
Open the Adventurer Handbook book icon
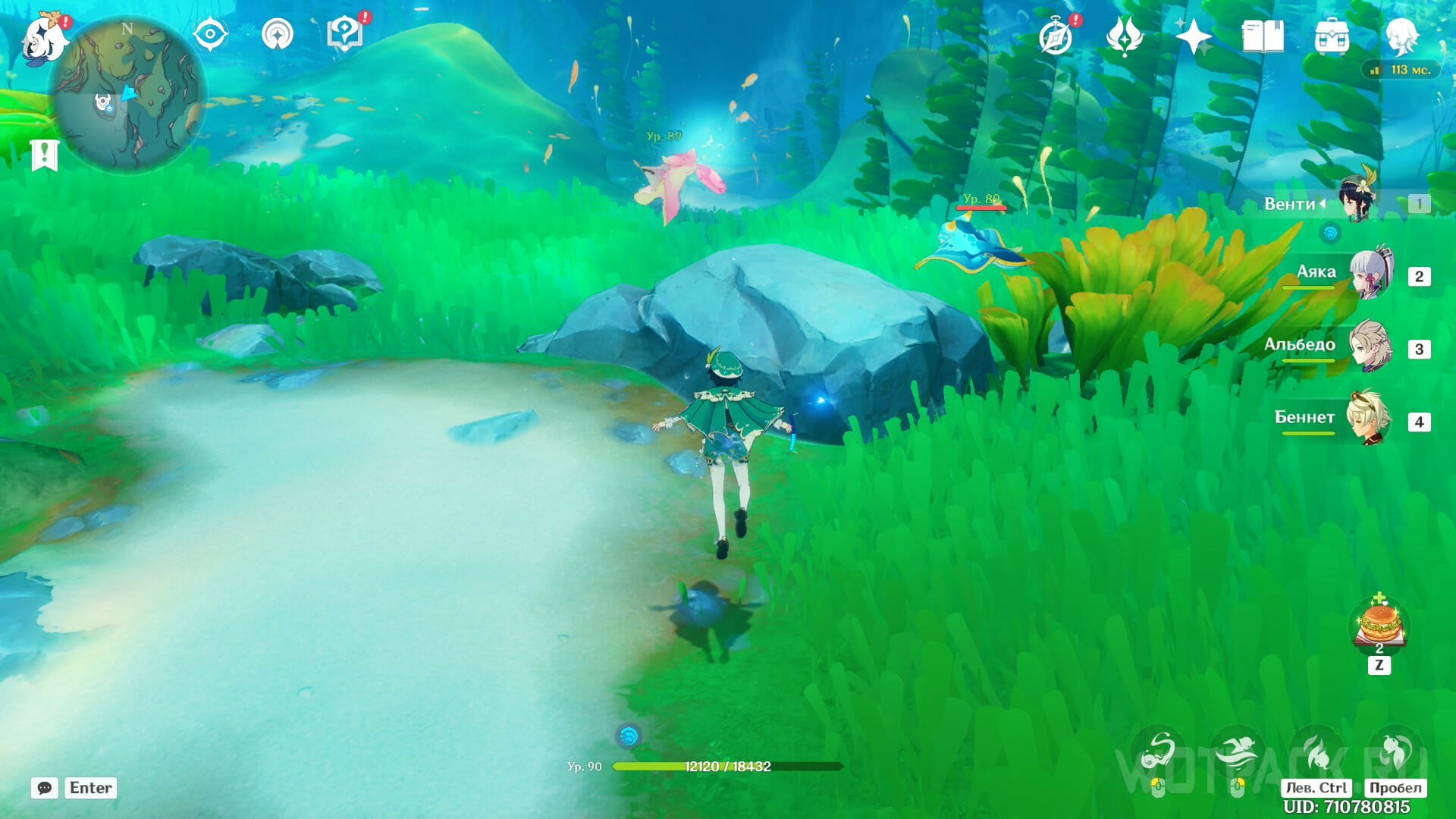pyautogui.click(x=1262, y=36)
